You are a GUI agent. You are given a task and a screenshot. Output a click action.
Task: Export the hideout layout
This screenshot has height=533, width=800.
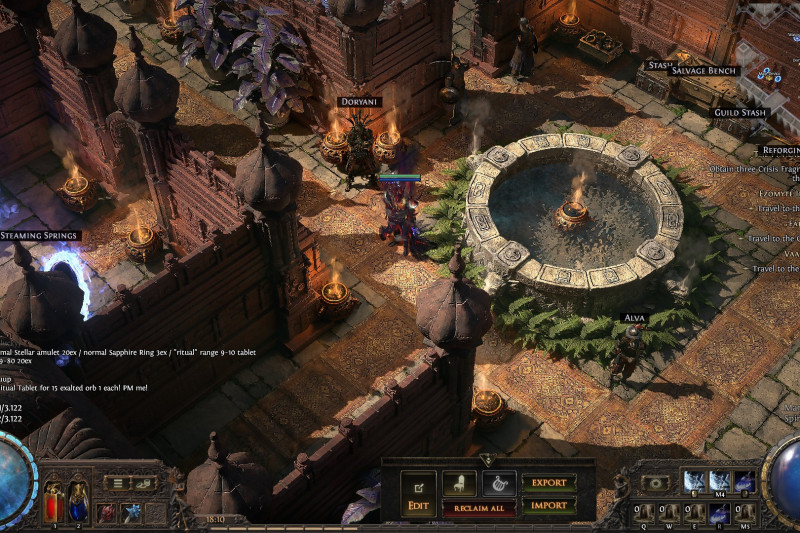tap(548, 483)
